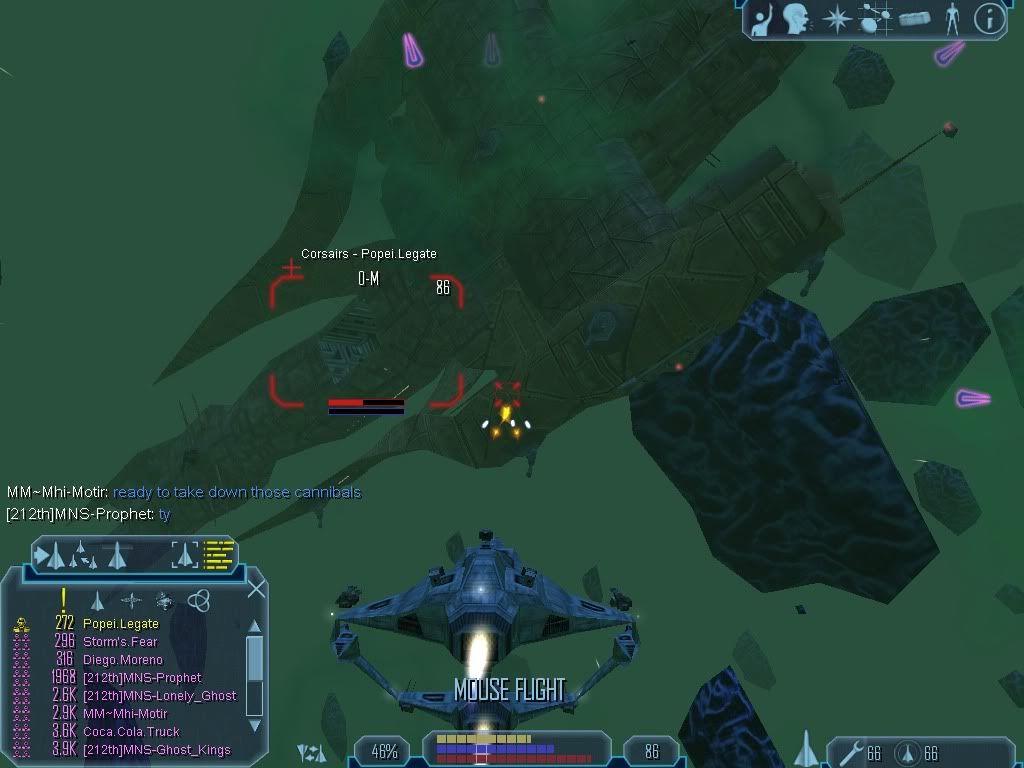This screenshot has width=1024, height=768.
Task: Choose [212th]MNS-Lonely_Ghost from contacts
Action: [159, 696]
